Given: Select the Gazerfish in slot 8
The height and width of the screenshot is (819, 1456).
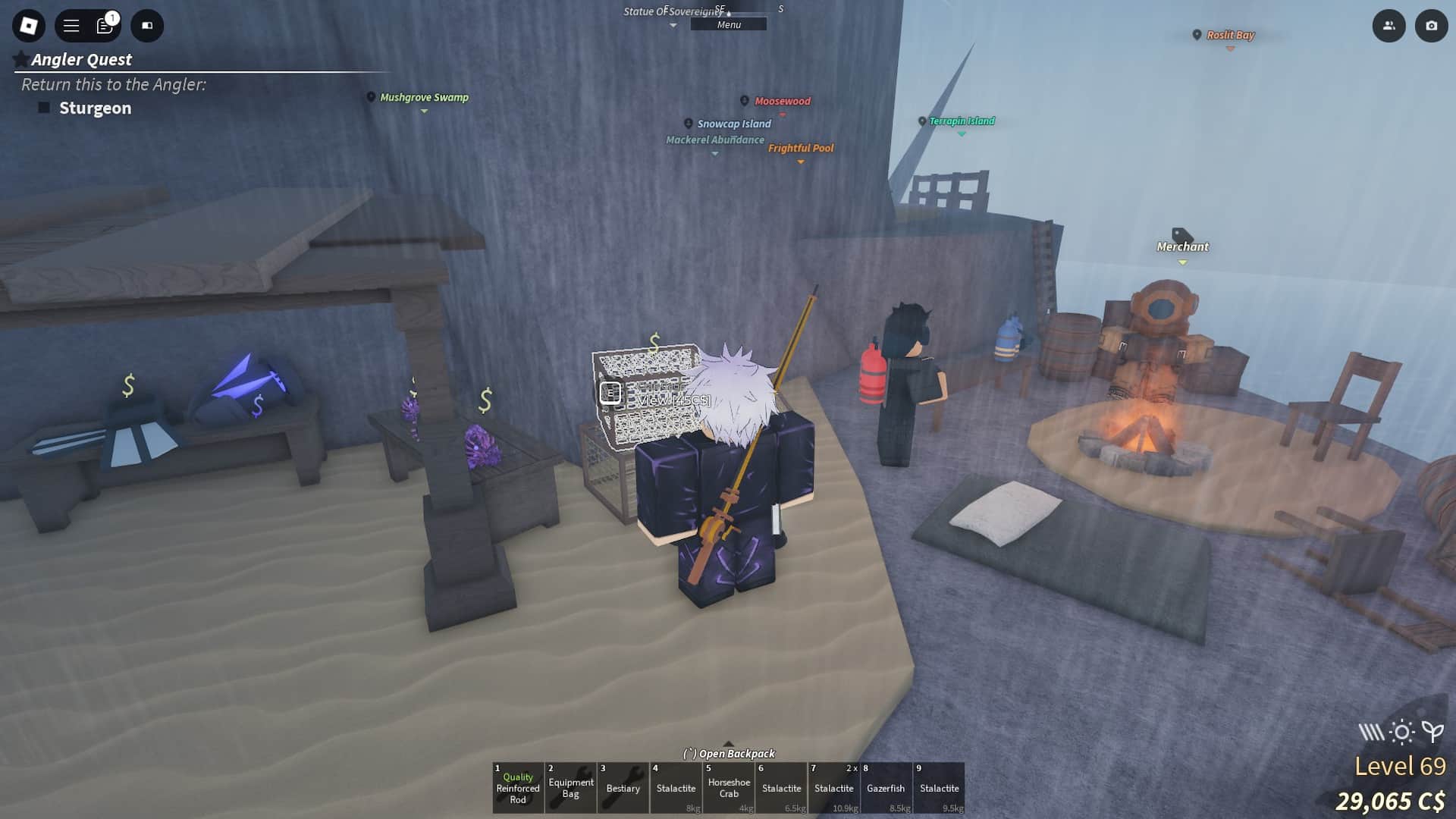Looking at the screenshot, I should (886, 789).
